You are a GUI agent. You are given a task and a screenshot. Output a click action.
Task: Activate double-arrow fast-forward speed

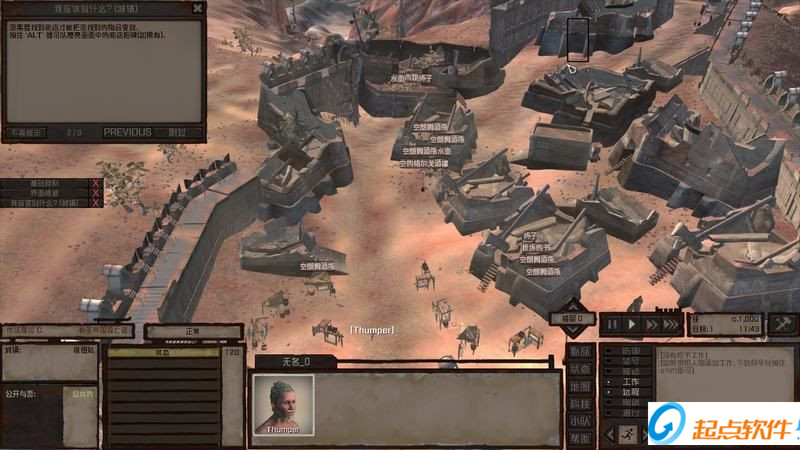point(651,324)
